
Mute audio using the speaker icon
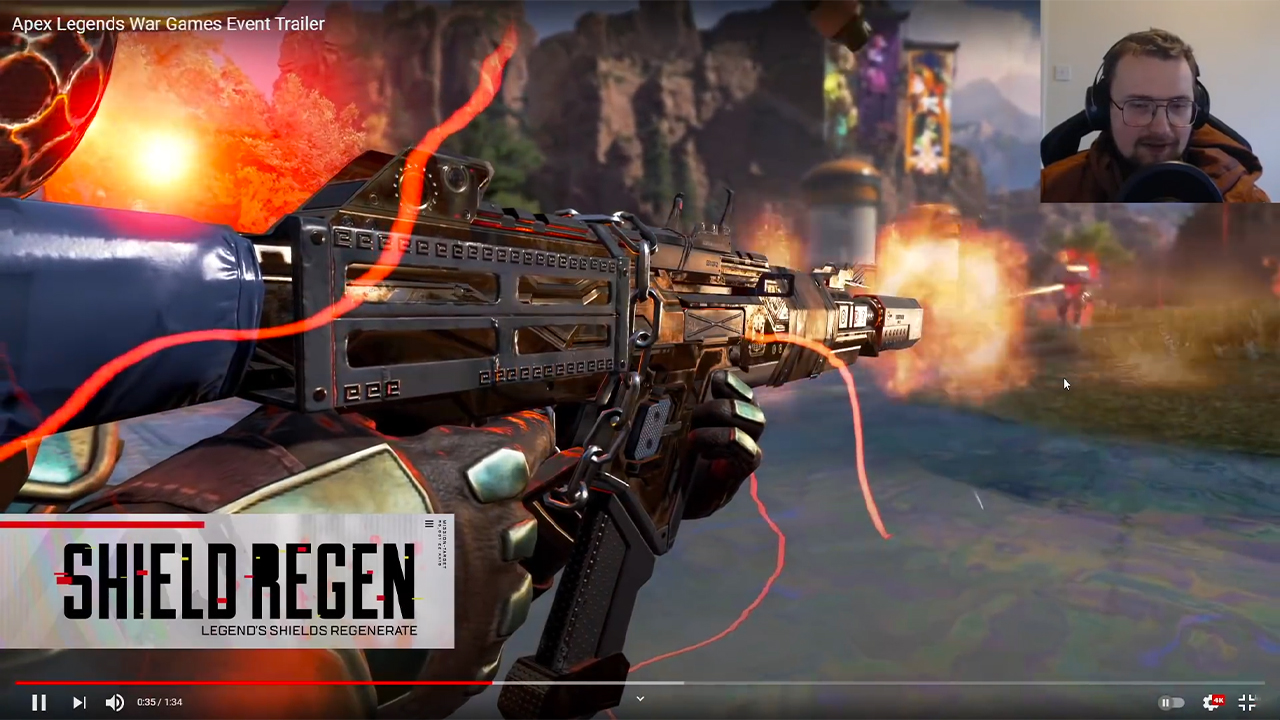[114, 702]
